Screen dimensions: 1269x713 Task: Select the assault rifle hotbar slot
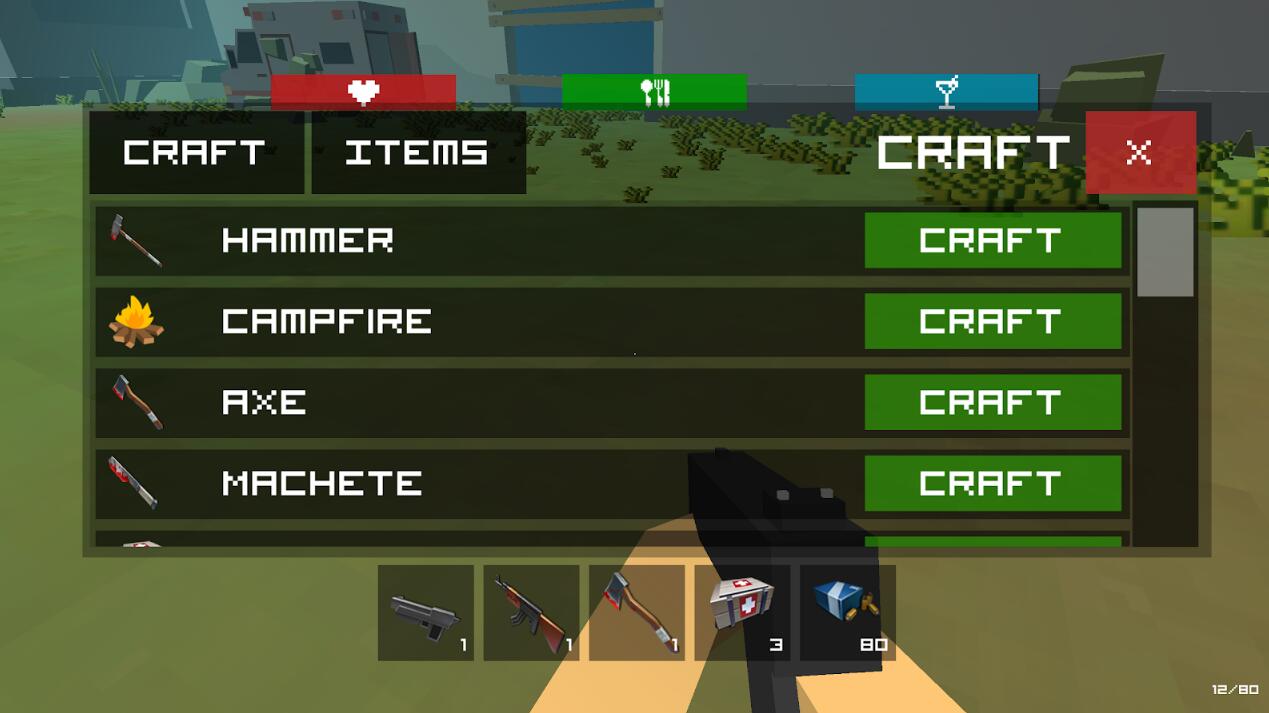point(531,612)
